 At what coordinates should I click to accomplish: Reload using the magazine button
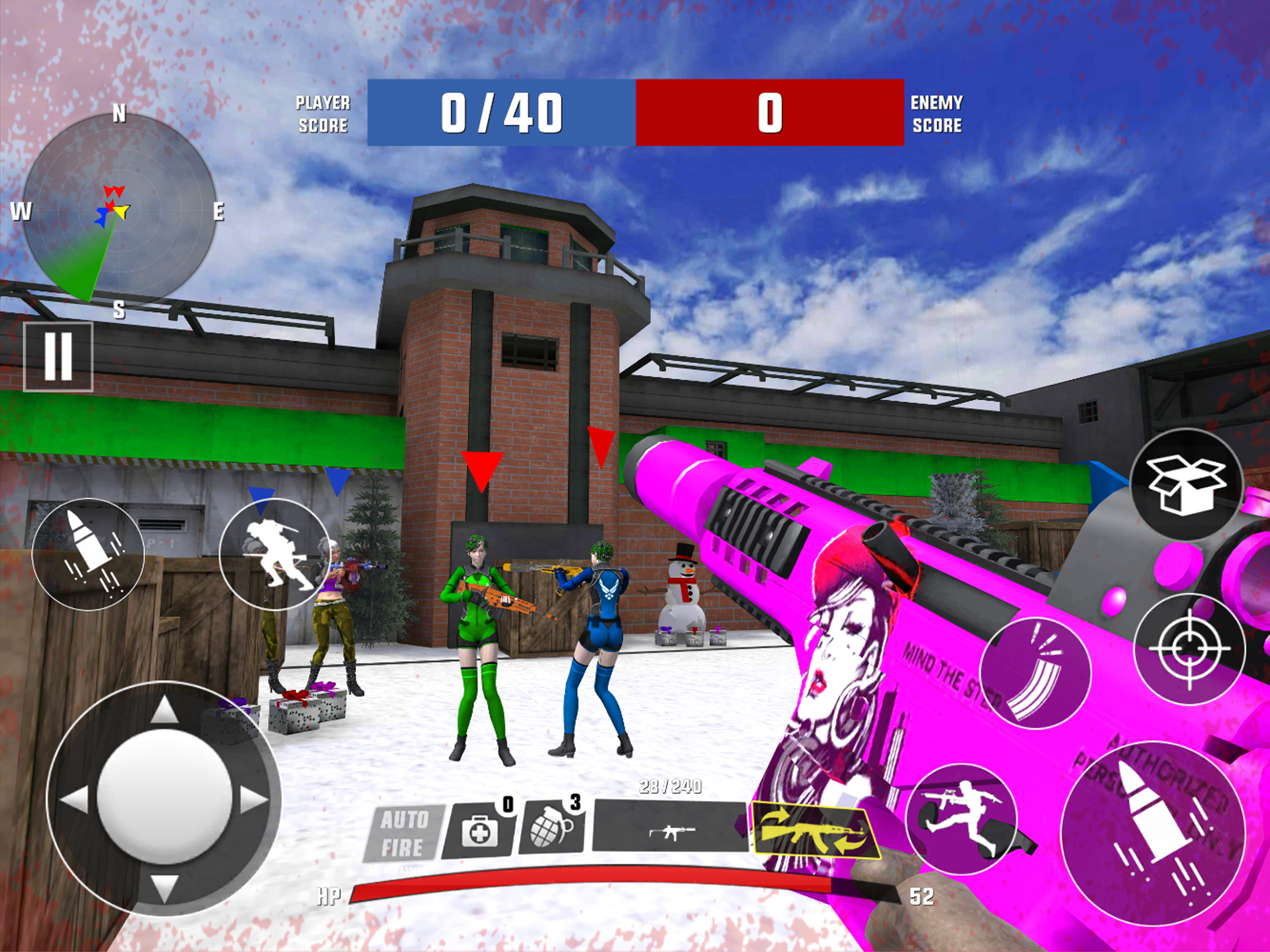pos(1035,673)
